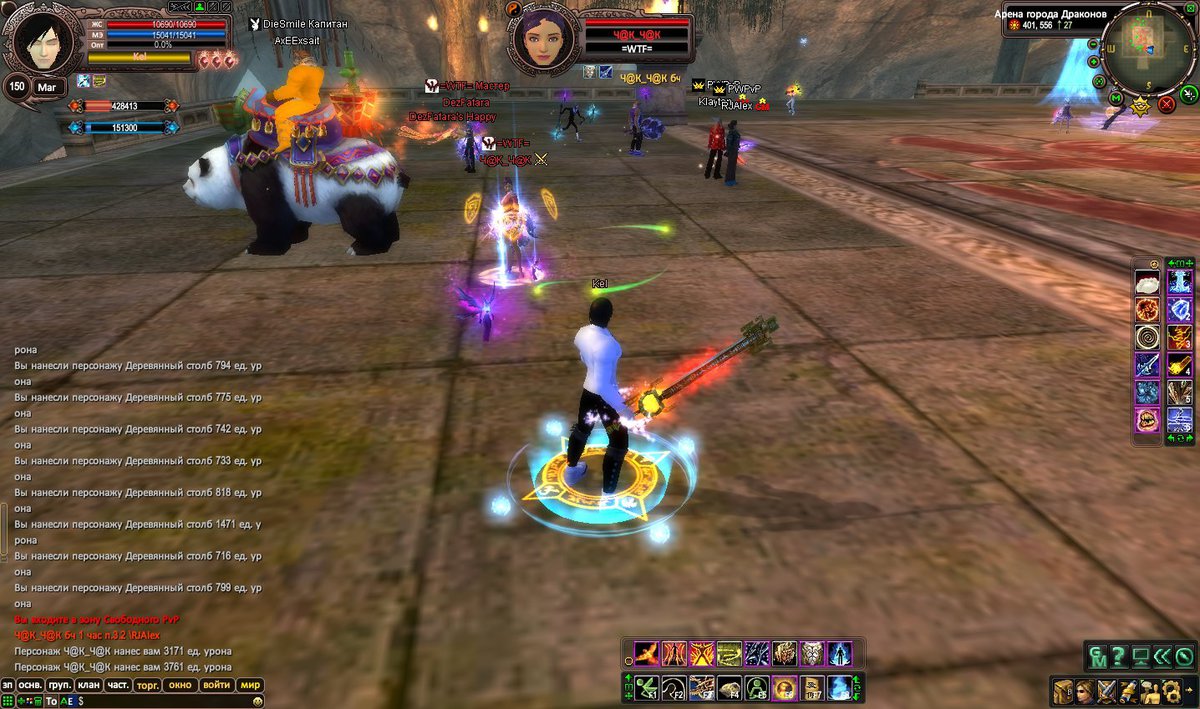
Task: Click the green question mark help icon
Action: click(1119, 657)
